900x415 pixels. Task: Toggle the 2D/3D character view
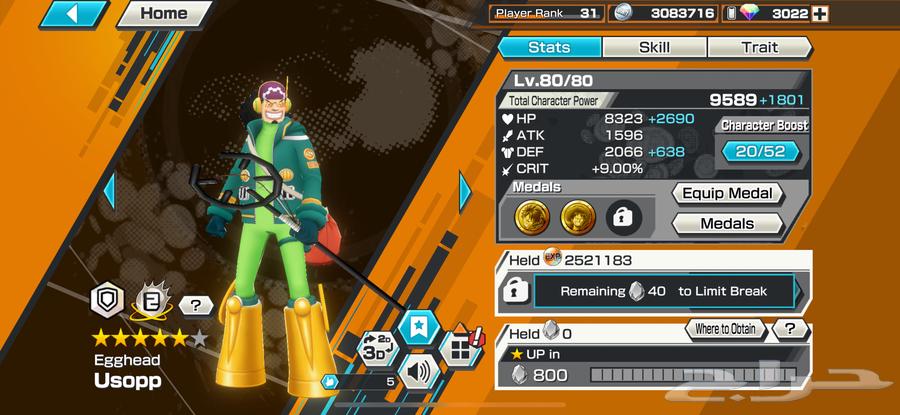[x=376, y=344]
